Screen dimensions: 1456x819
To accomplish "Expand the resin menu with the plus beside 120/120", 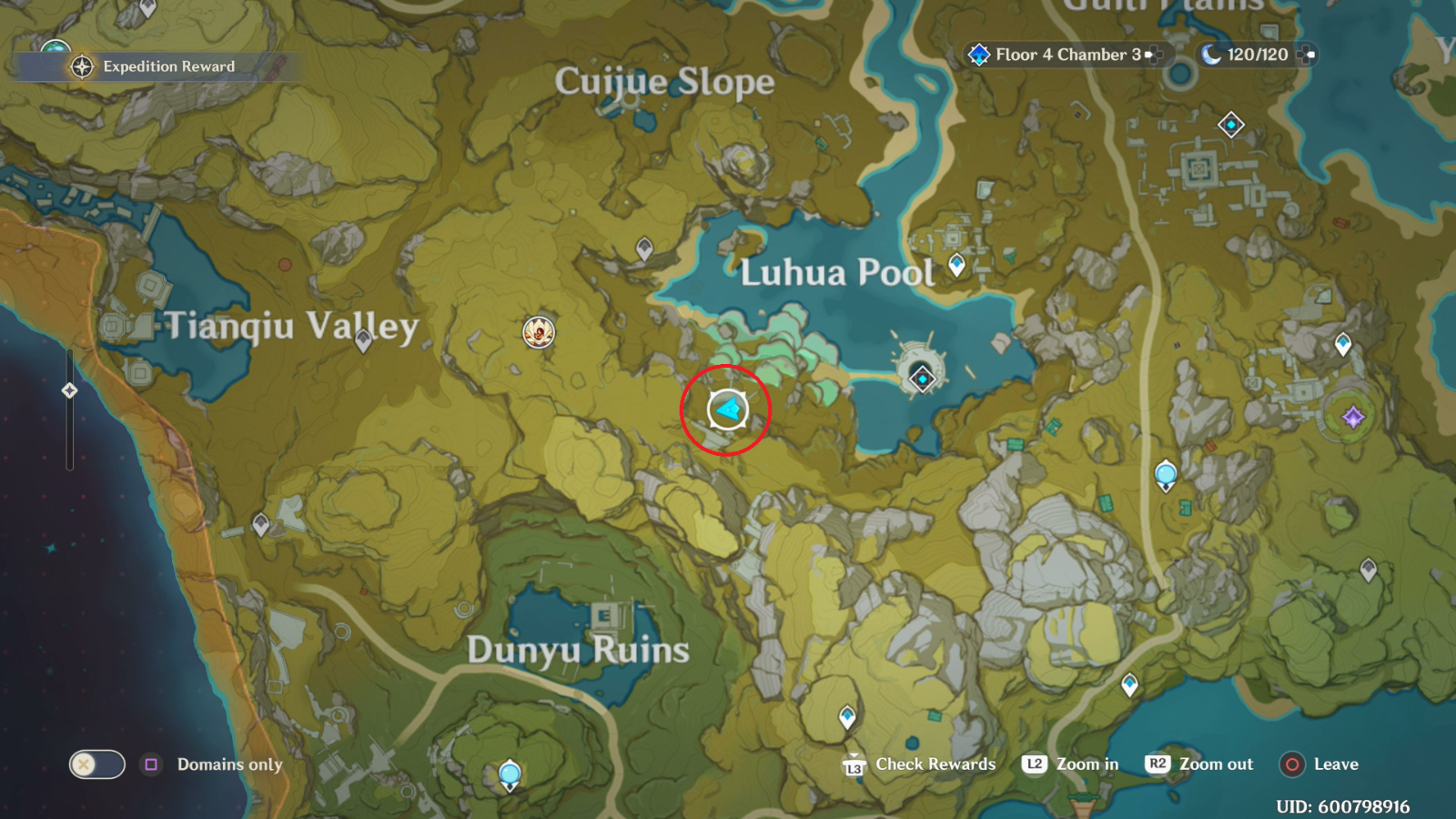I will click(1308, 55).
